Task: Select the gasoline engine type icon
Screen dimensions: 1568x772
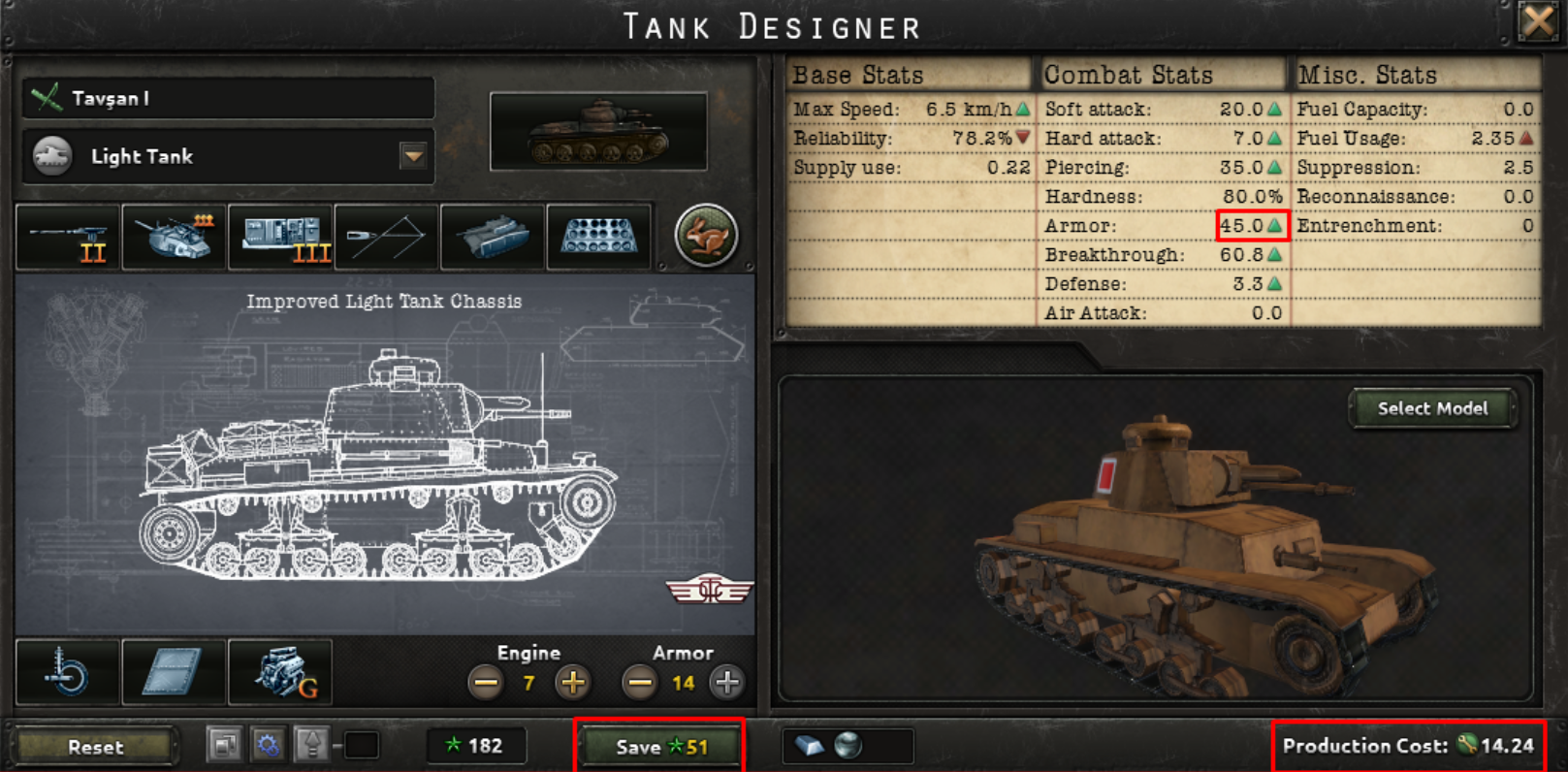Action: (x=279, y=672)
